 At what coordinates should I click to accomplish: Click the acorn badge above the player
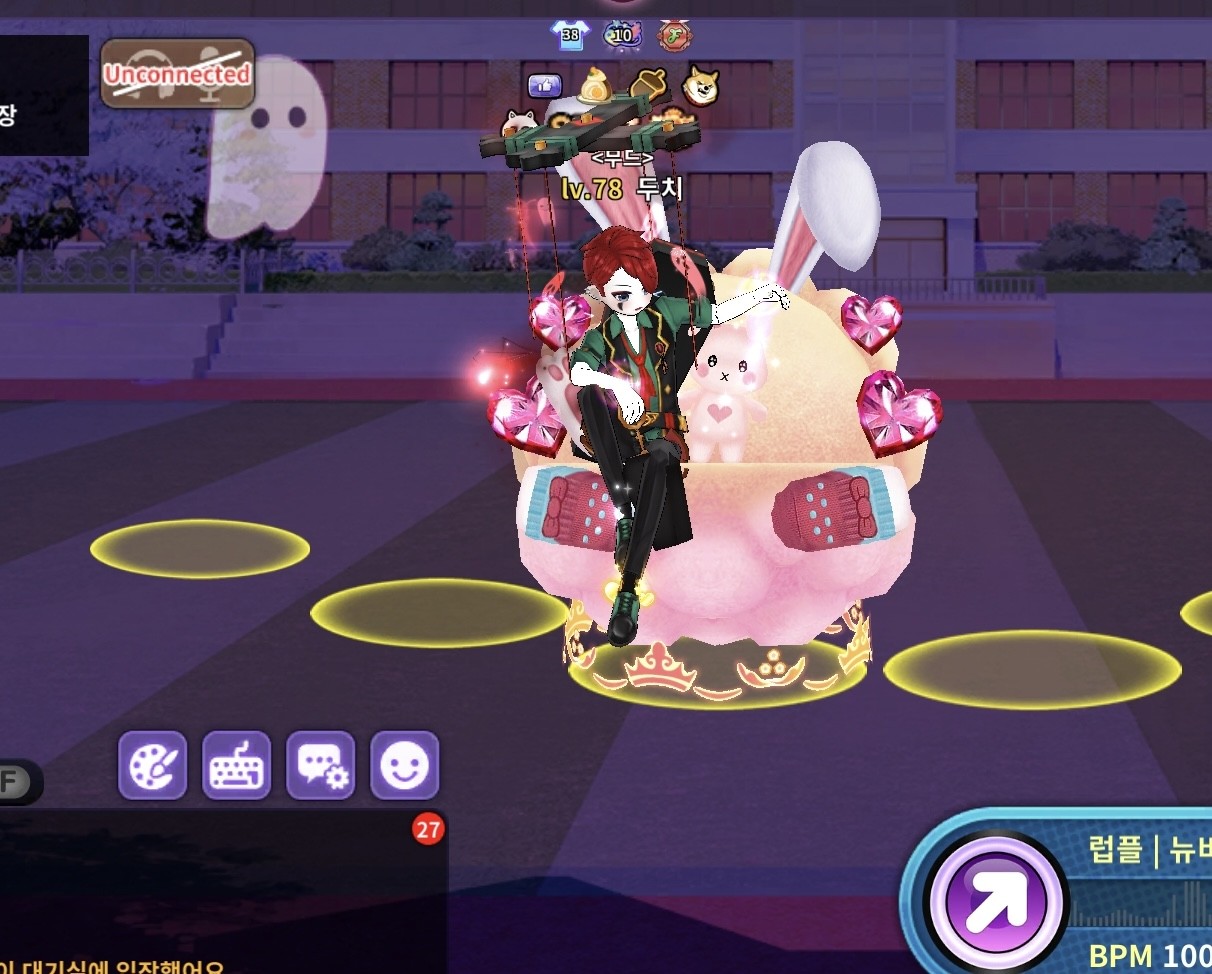(x=649, y=86)
